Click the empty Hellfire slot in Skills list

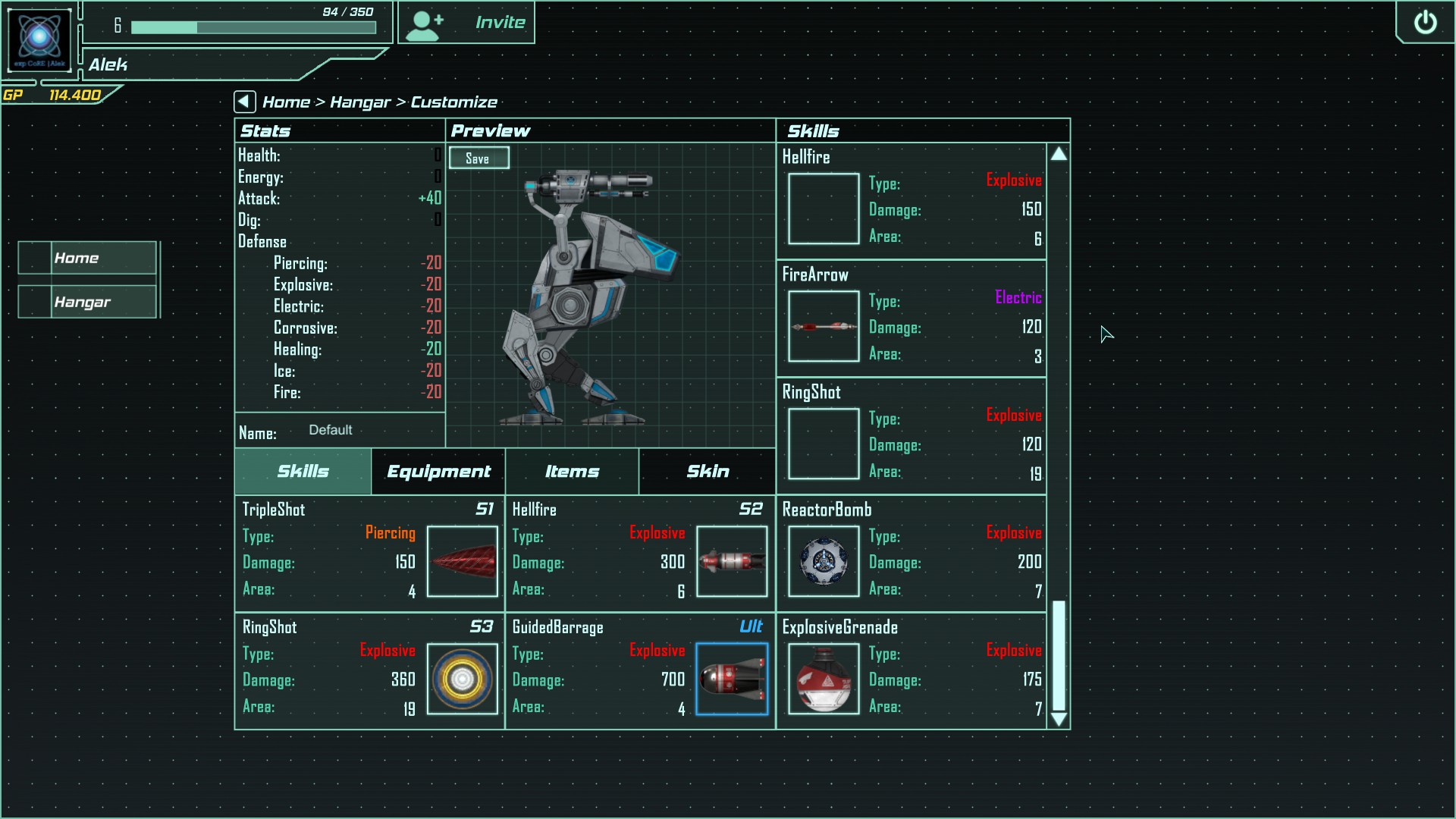pyautogui.click(x=824, y=209)
